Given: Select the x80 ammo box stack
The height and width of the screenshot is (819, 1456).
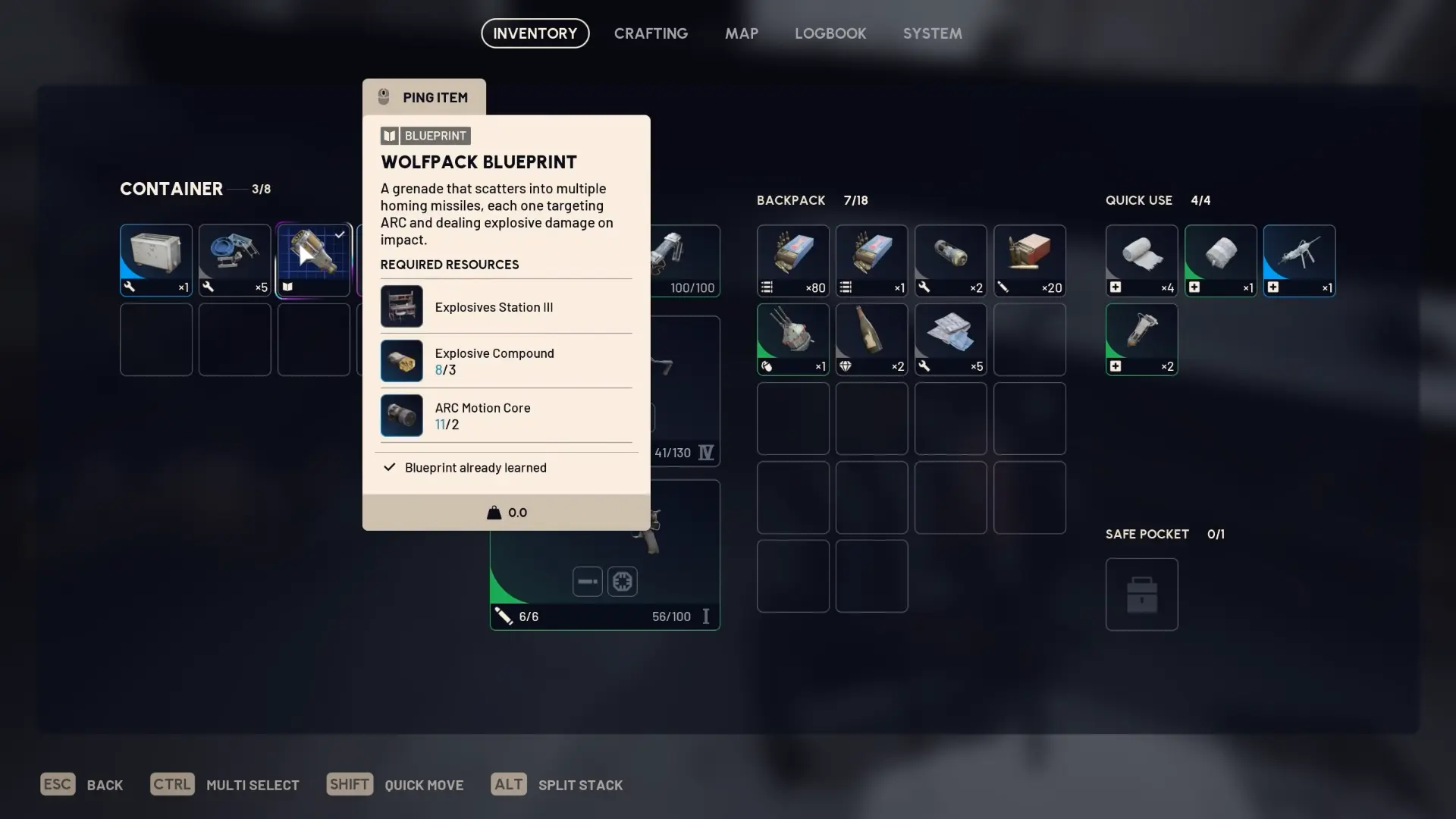Looking at the screenshot, I should [792, 260].
